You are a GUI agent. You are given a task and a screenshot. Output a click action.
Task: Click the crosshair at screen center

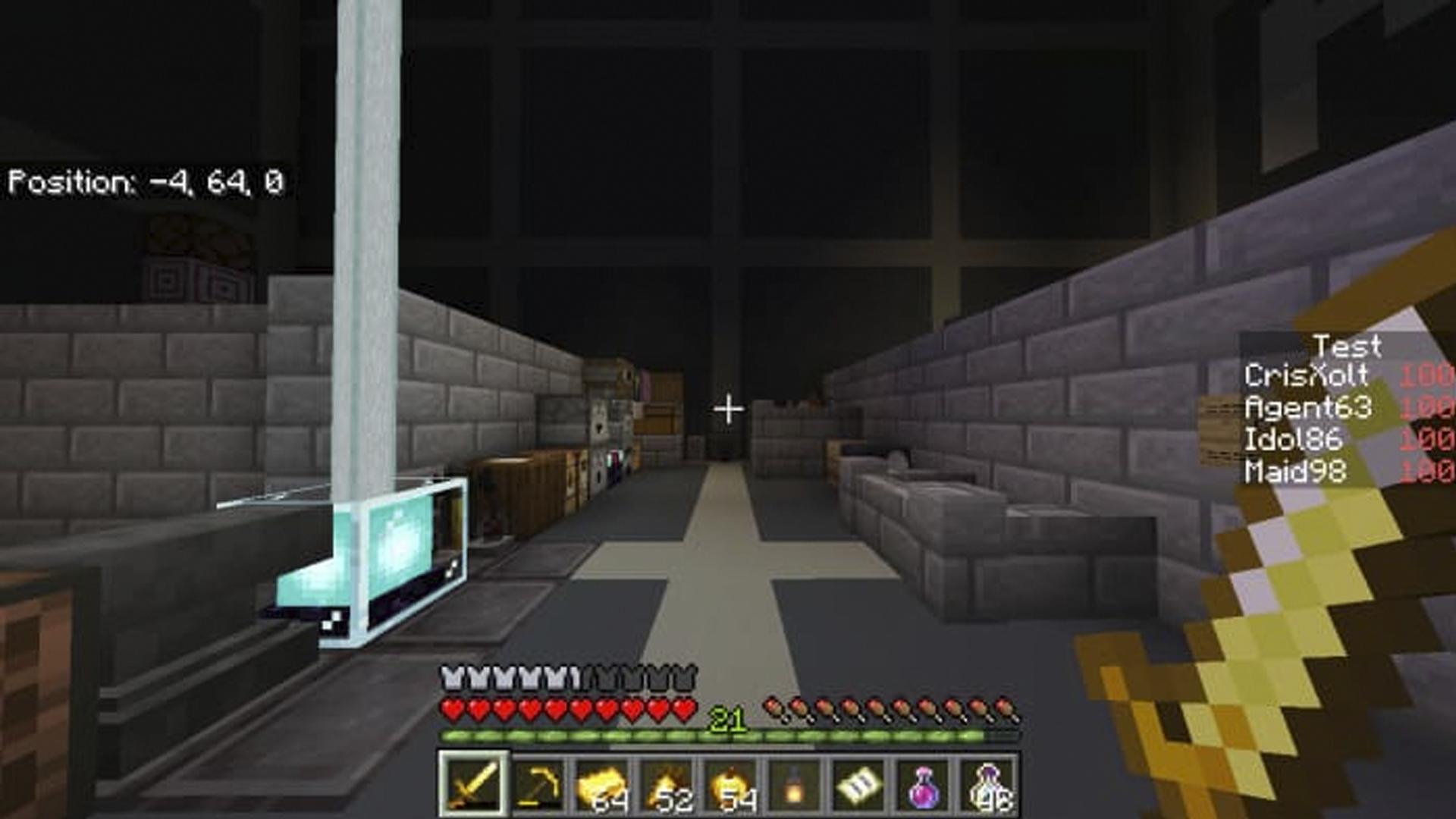tap(728, 409)
